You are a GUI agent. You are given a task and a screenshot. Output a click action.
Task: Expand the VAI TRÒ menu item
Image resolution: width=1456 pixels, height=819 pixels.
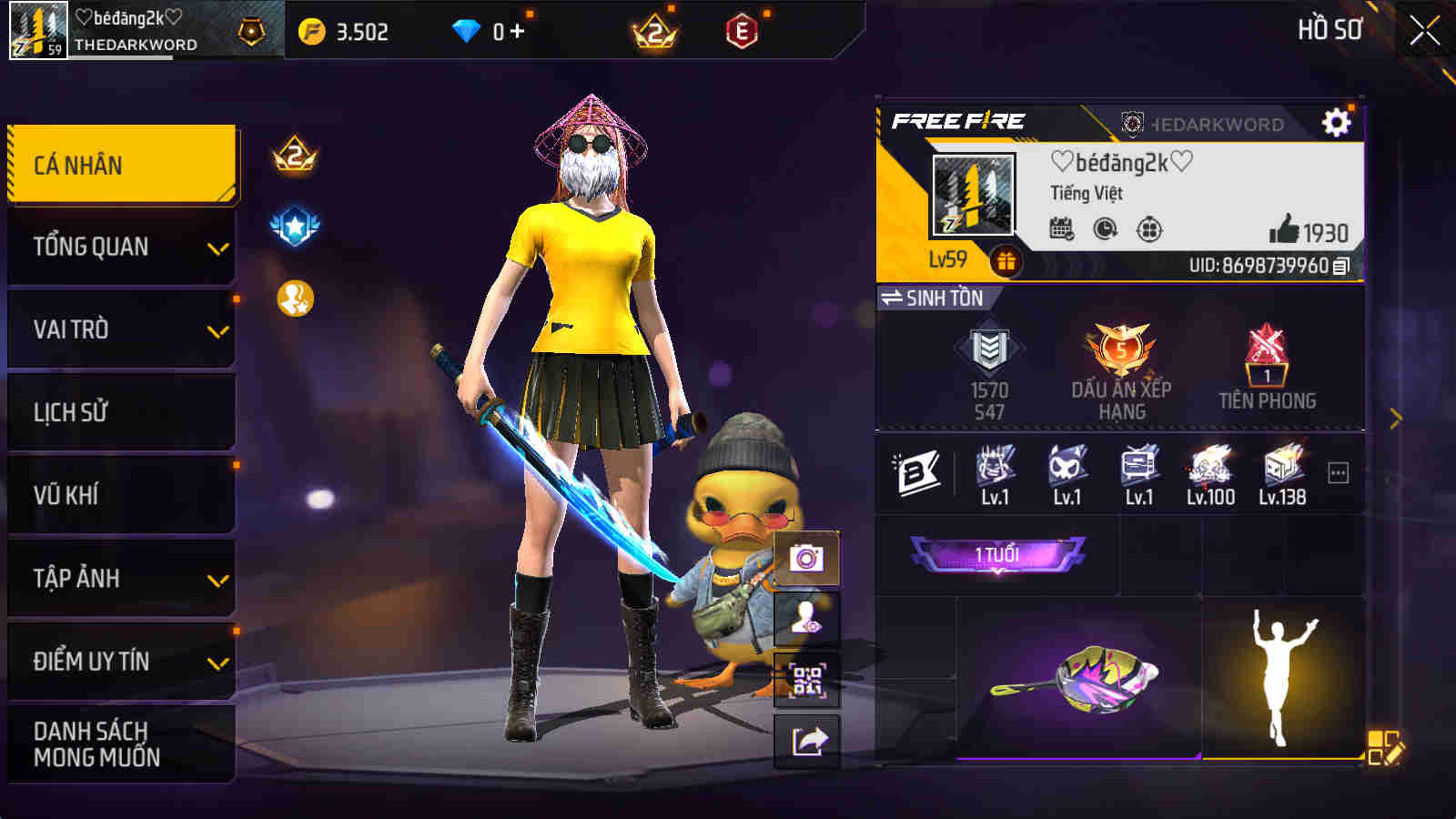[118, 329]
